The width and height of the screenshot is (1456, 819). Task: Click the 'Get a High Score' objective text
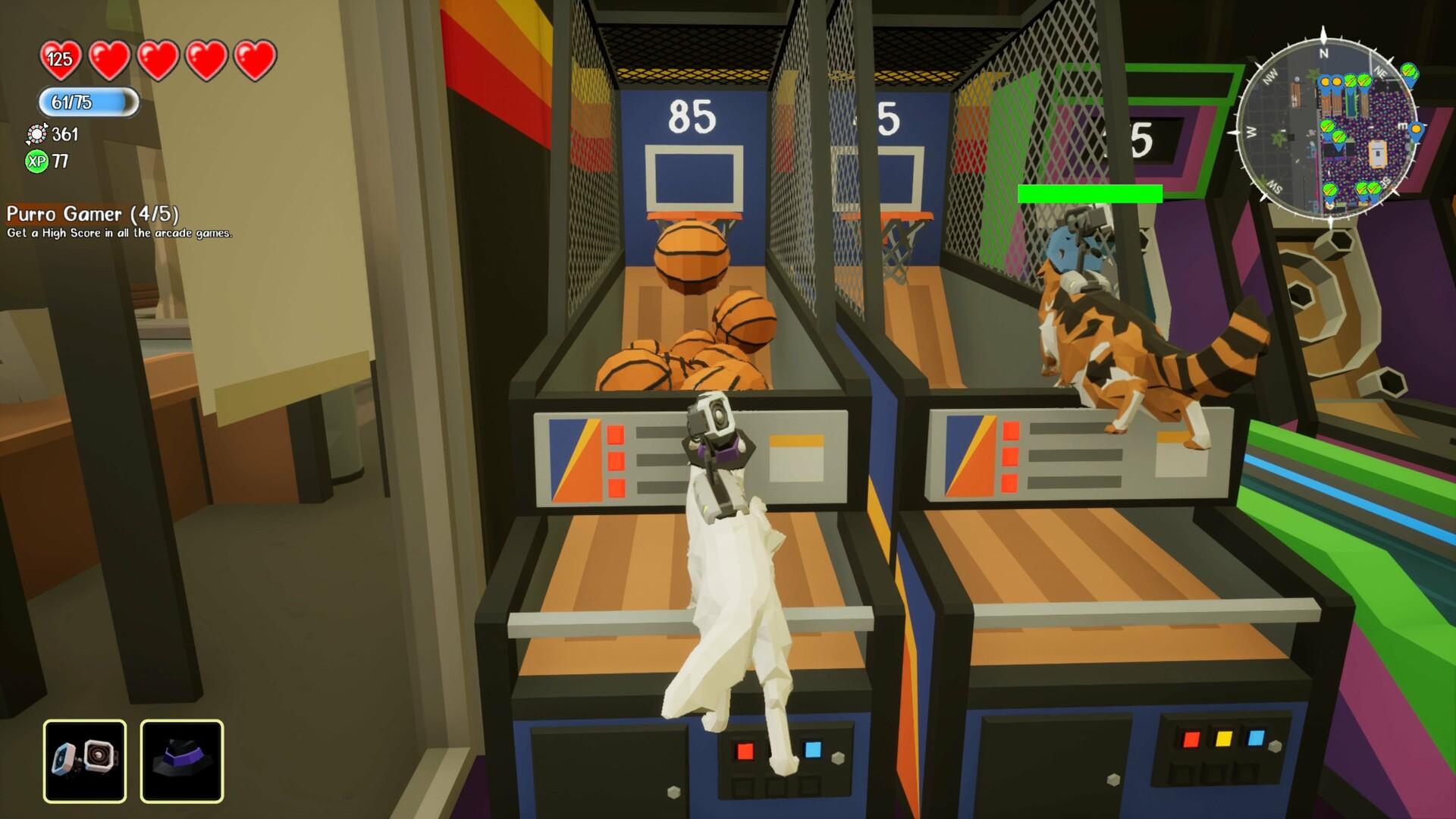(x=121, y=235)
